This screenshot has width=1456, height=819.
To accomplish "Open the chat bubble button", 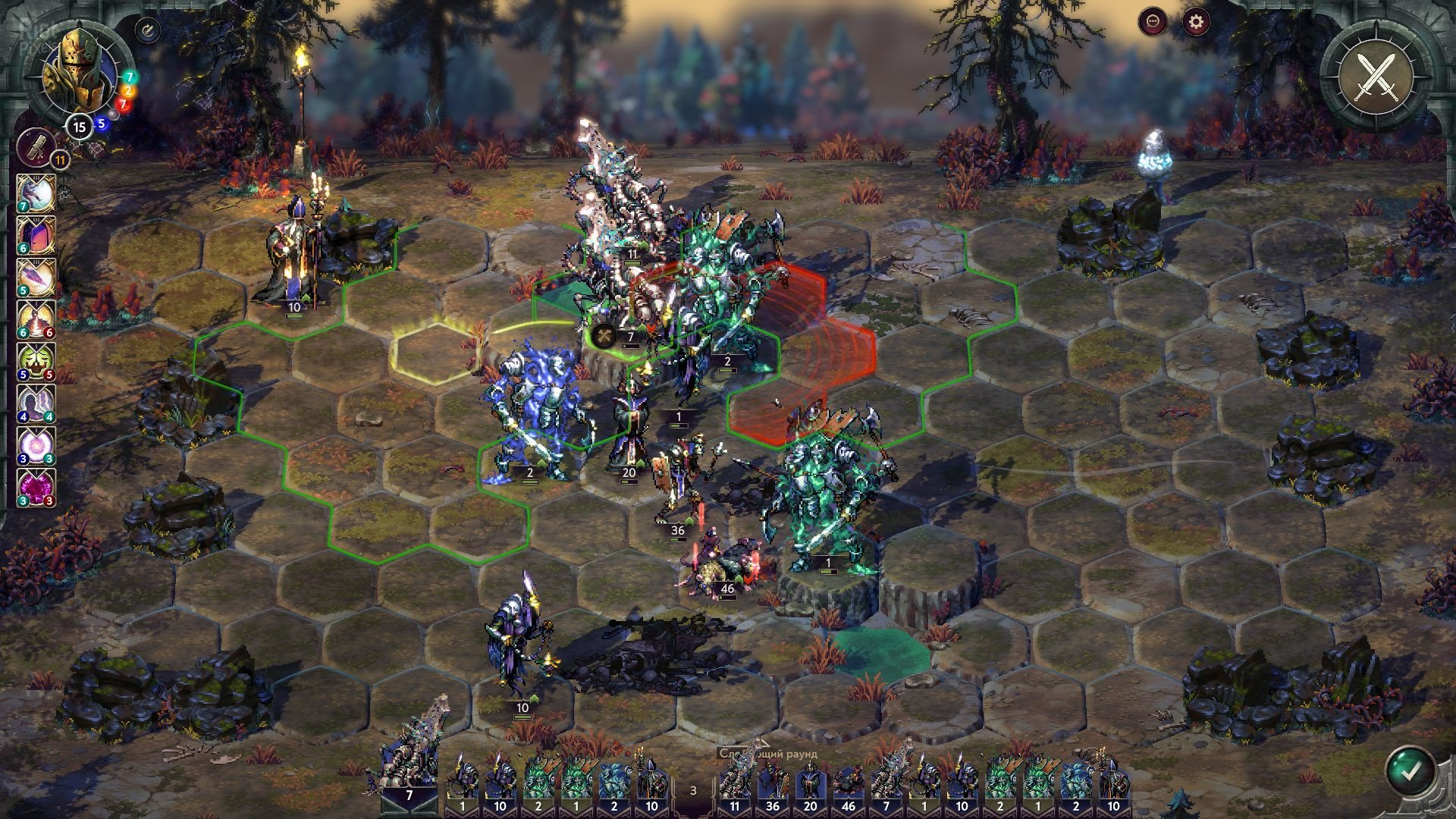I will click(1154, 22).
